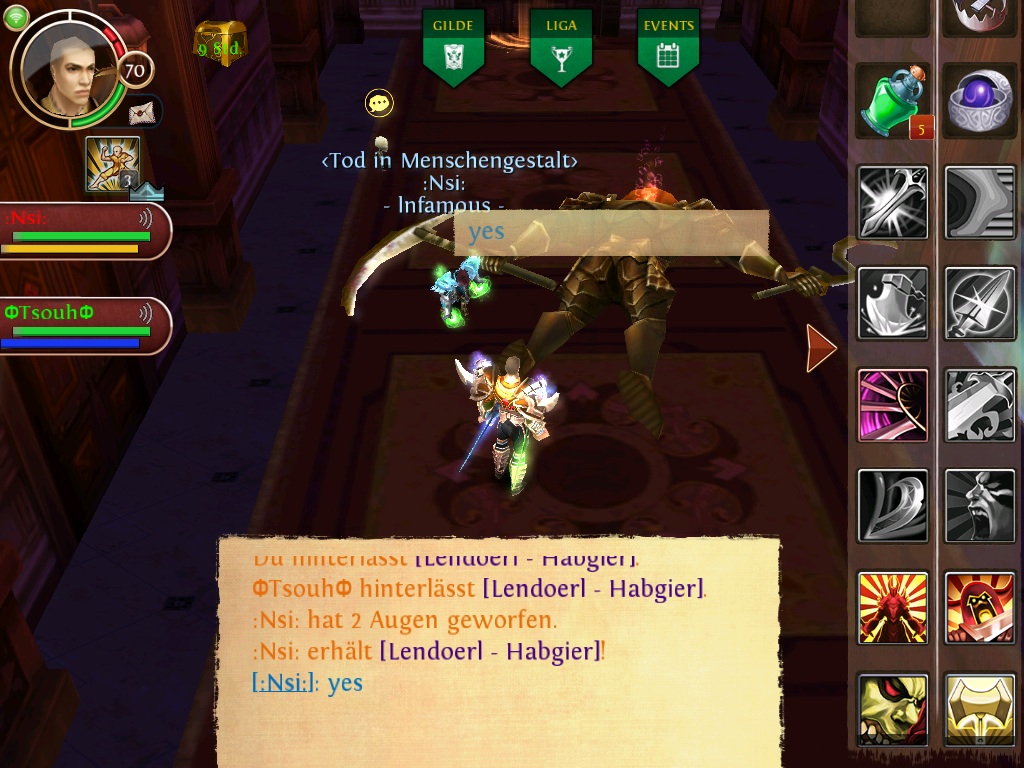
Task: Activate the green orc face skill
Action: coord(893,709)
